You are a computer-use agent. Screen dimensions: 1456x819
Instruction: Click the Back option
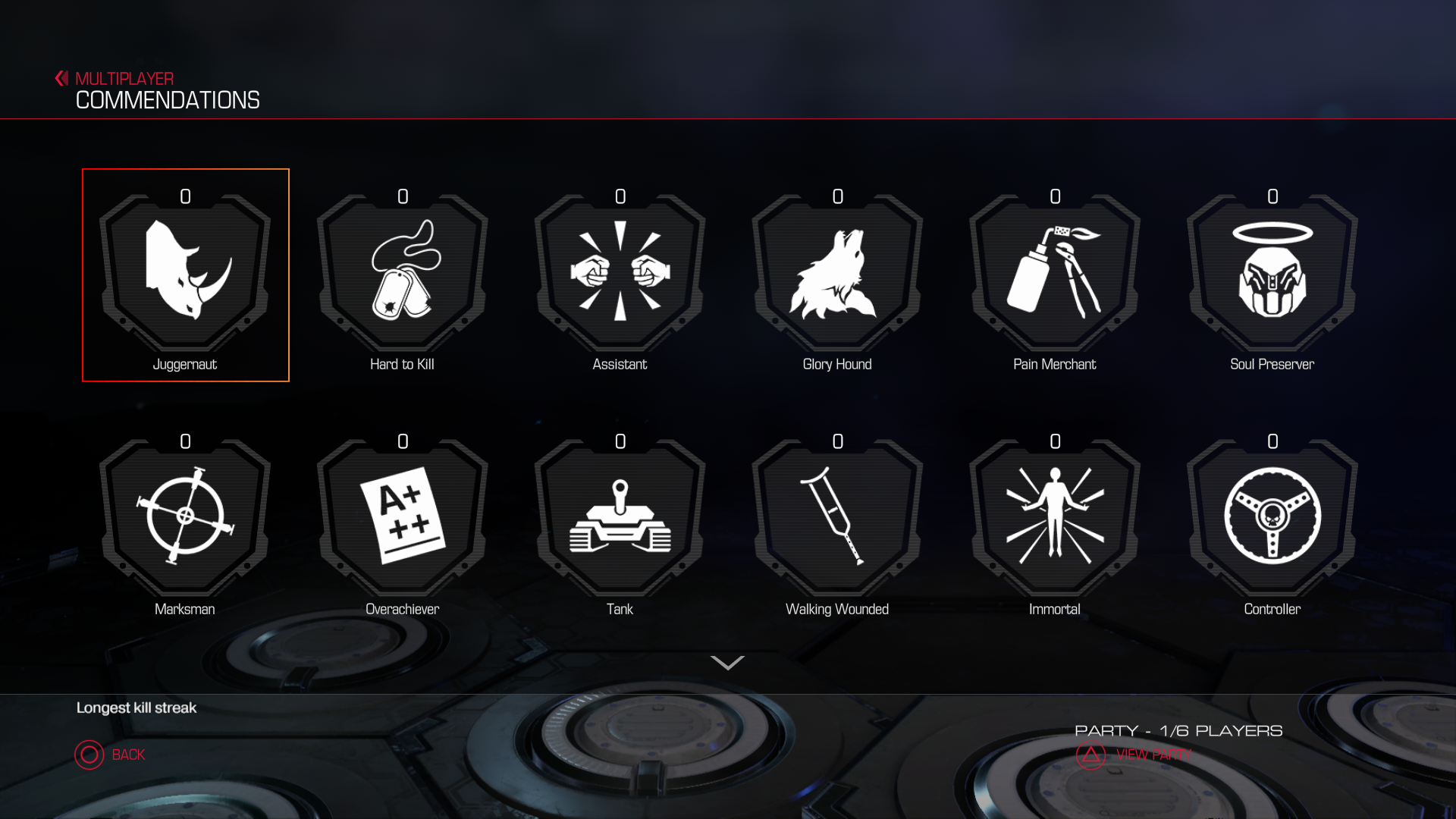point(111,755)
